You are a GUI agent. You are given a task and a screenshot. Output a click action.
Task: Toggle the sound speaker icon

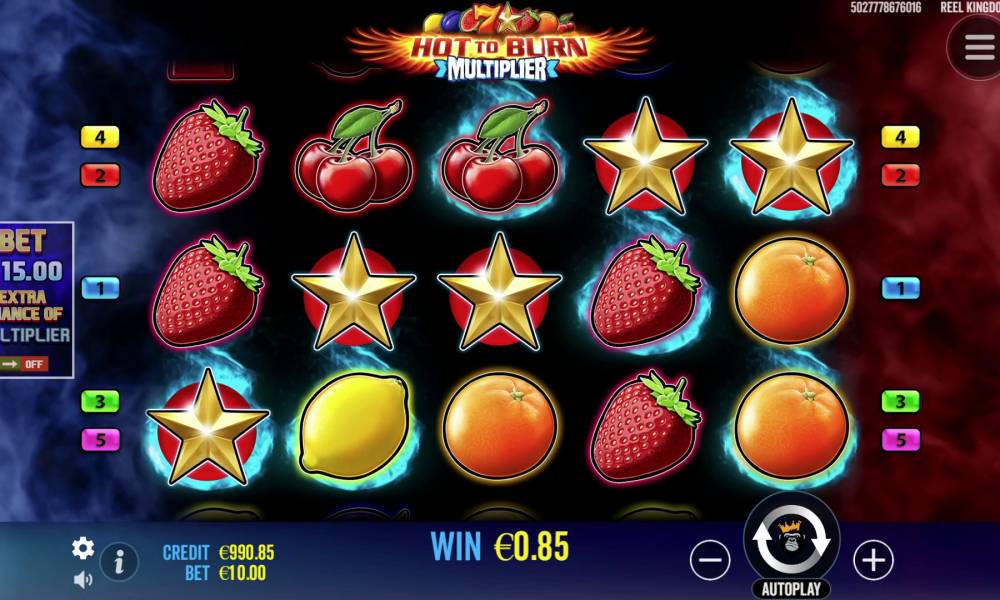point(83,579)
